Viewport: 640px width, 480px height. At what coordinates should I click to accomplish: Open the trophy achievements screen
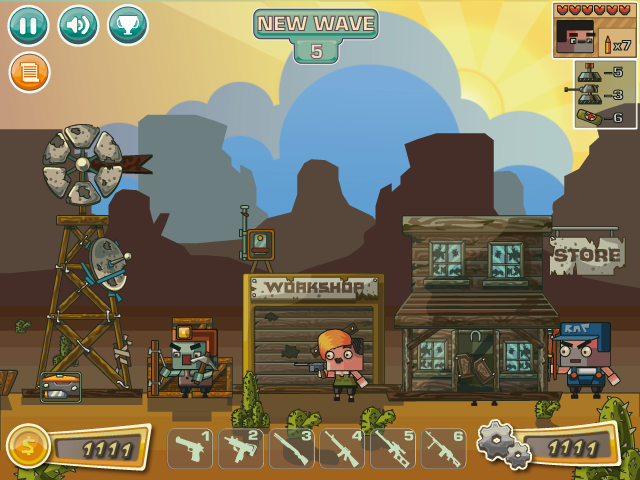[x=128, y=26]
